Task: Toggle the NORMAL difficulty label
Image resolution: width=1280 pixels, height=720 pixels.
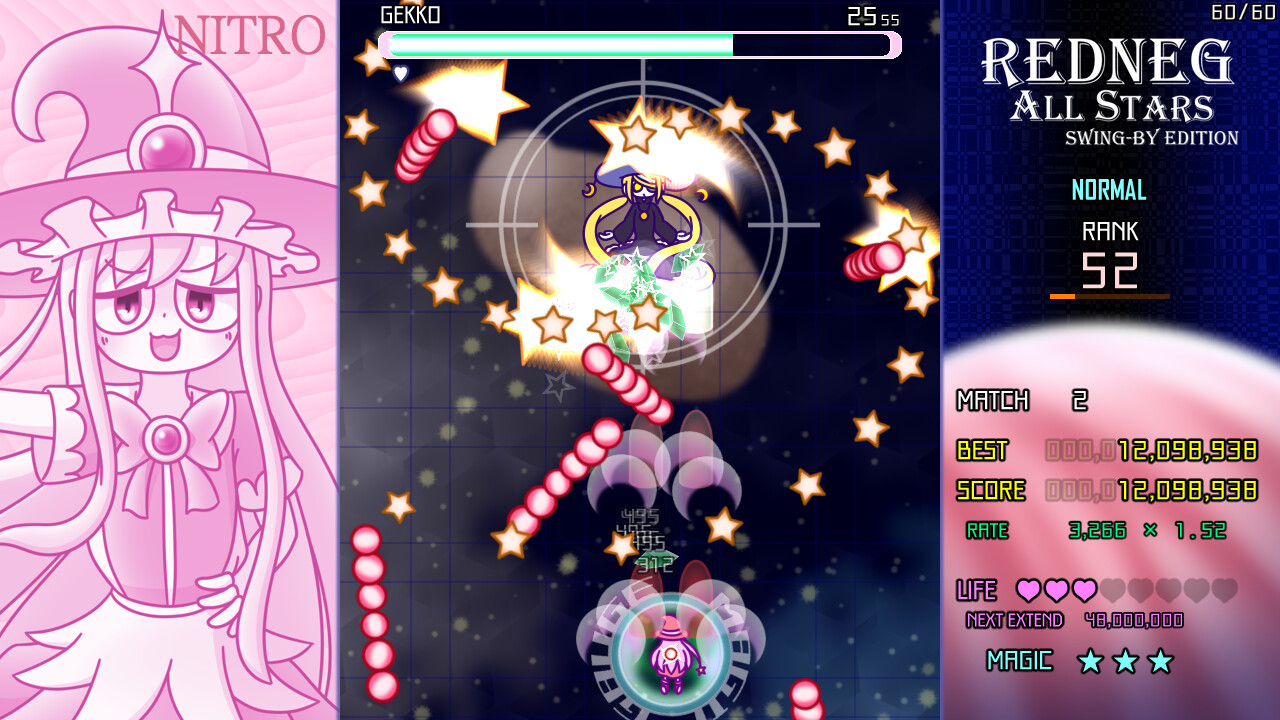Action: (x=1109, y=190)
